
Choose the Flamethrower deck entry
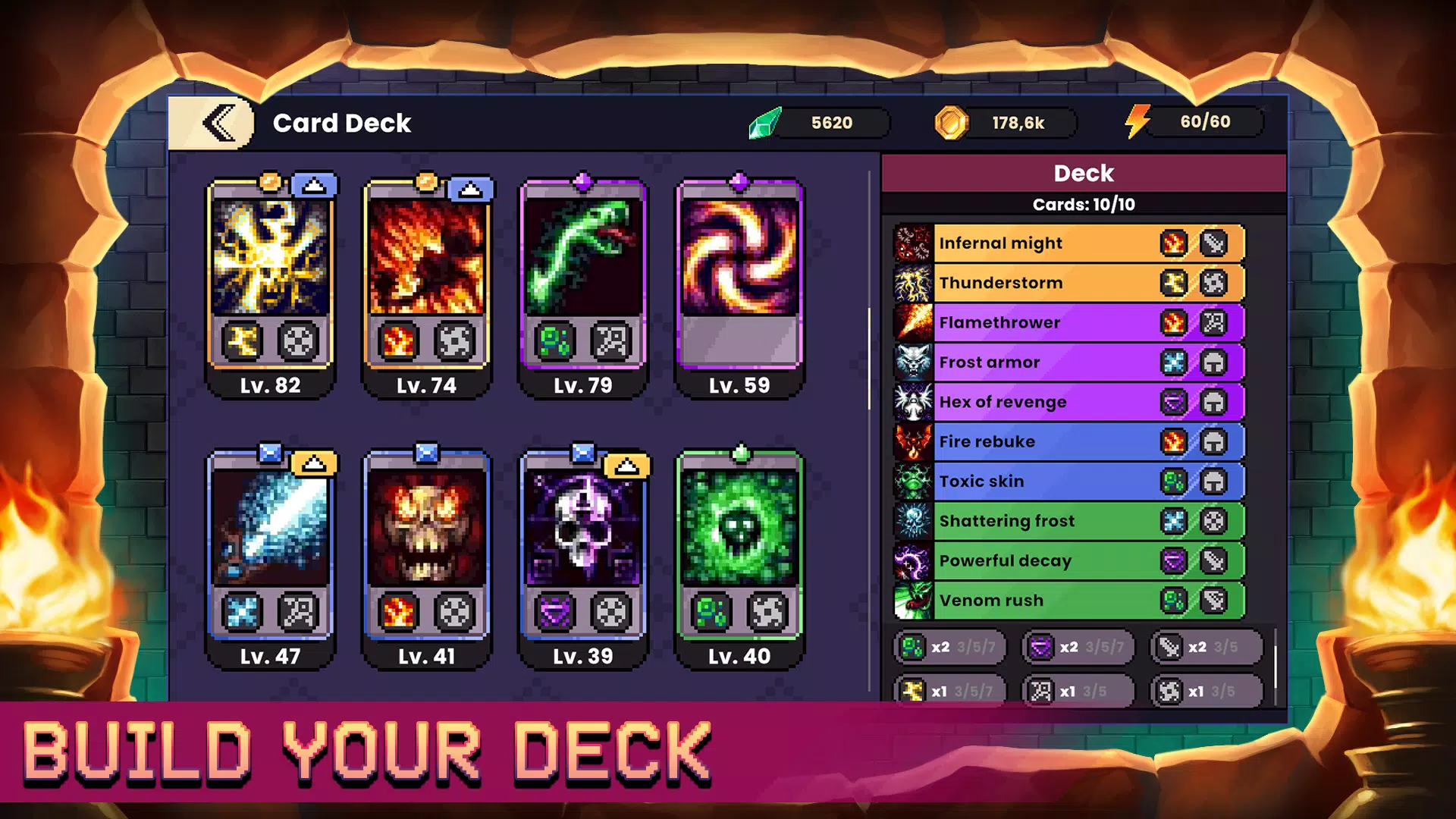coord(1046,322)
